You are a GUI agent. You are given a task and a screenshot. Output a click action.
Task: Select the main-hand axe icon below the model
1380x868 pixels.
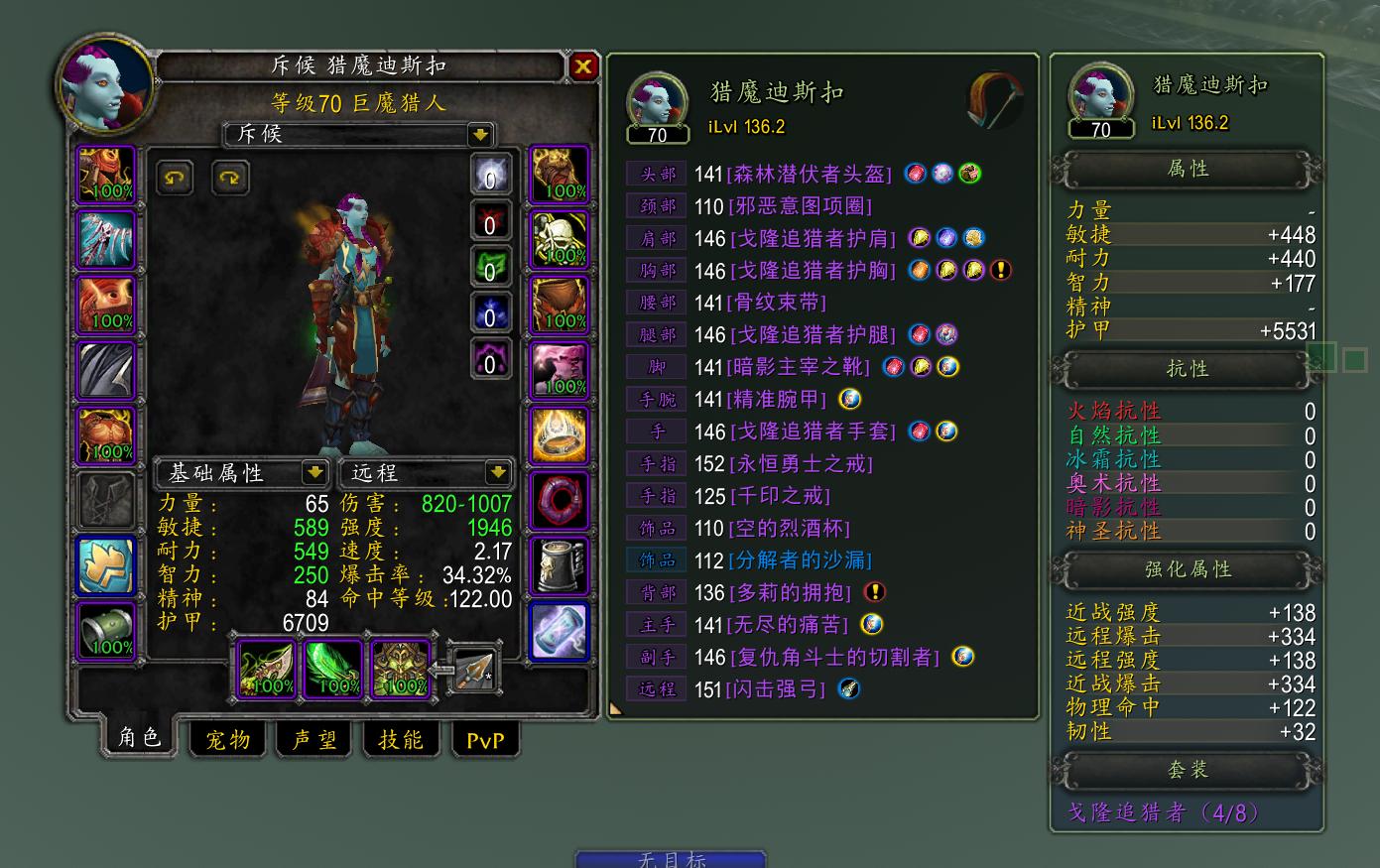tap(265, 668)
